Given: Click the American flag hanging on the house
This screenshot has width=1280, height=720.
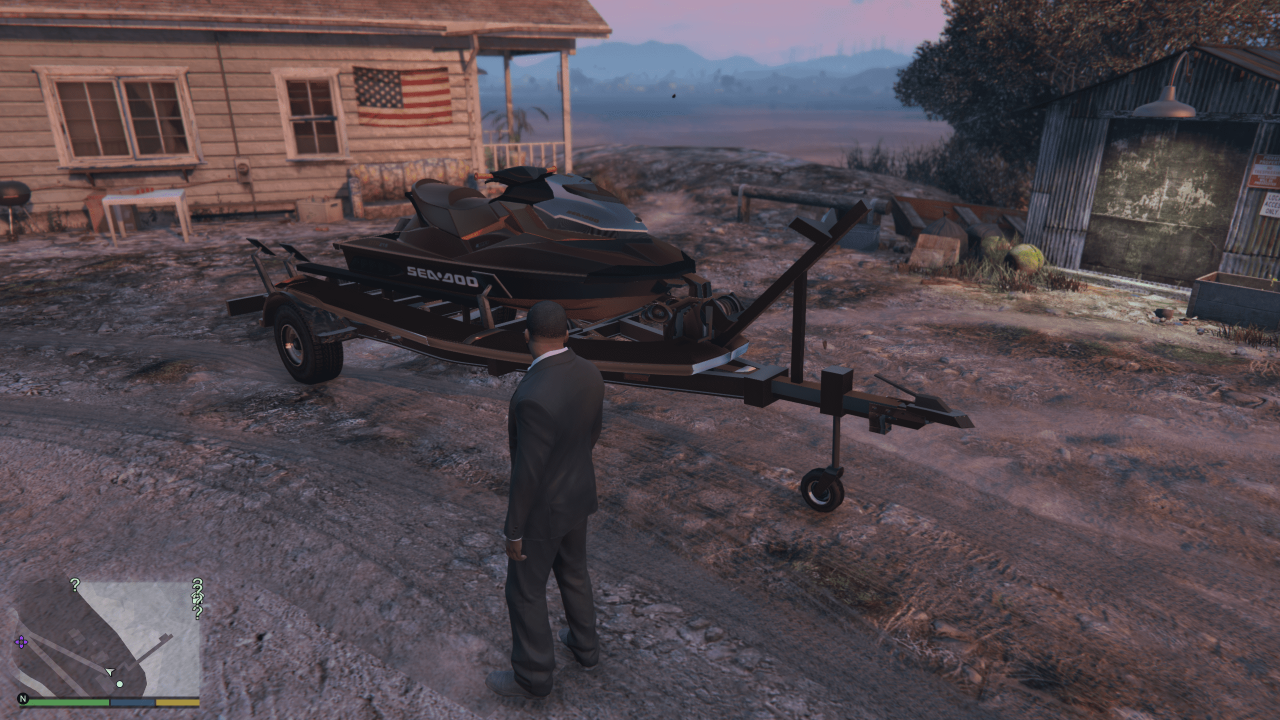Looking at the screenshot, I should 400,95.
